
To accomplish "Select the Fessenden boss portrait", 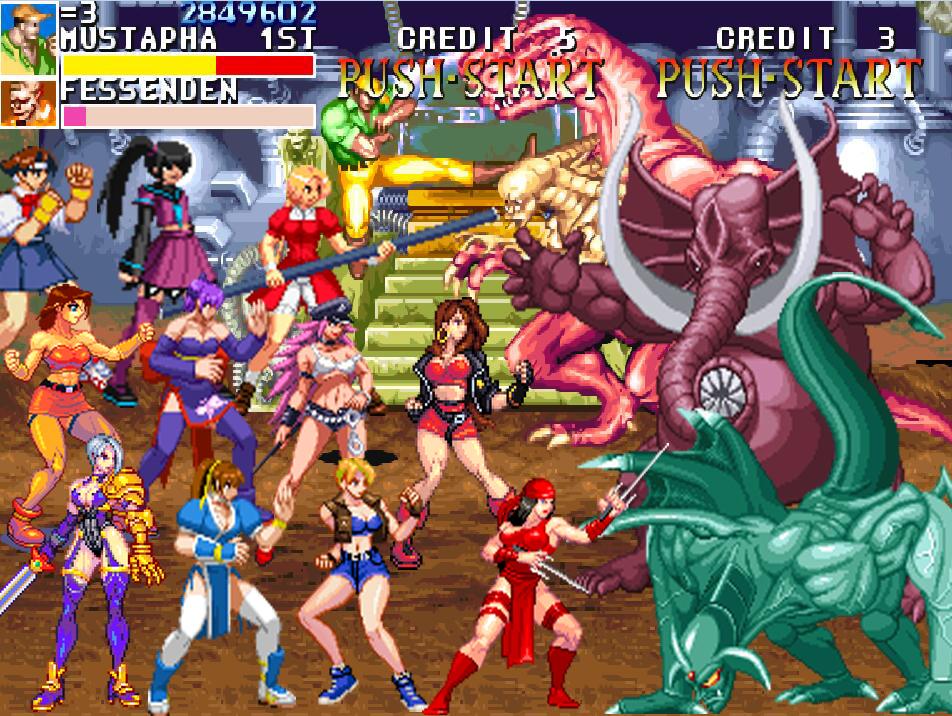I will click(28, 103).
